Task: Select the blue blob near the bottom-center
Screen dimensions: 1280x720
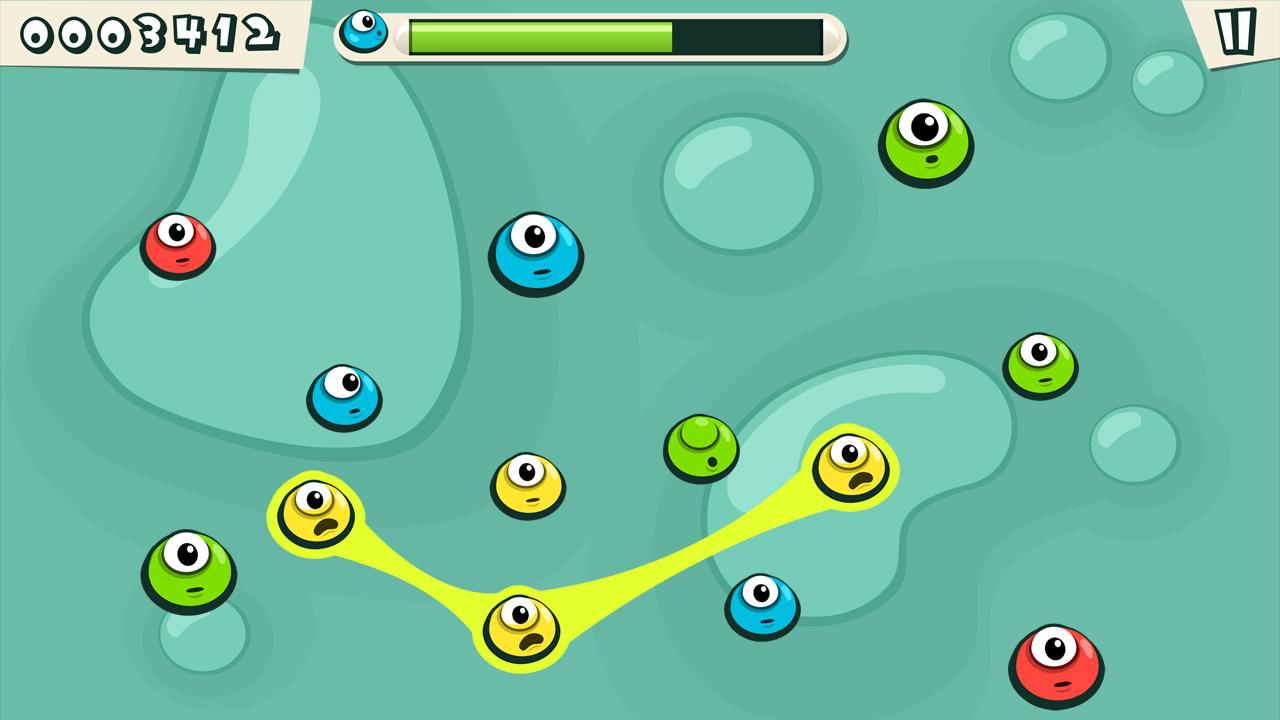Action: click(x=762, y=607)
